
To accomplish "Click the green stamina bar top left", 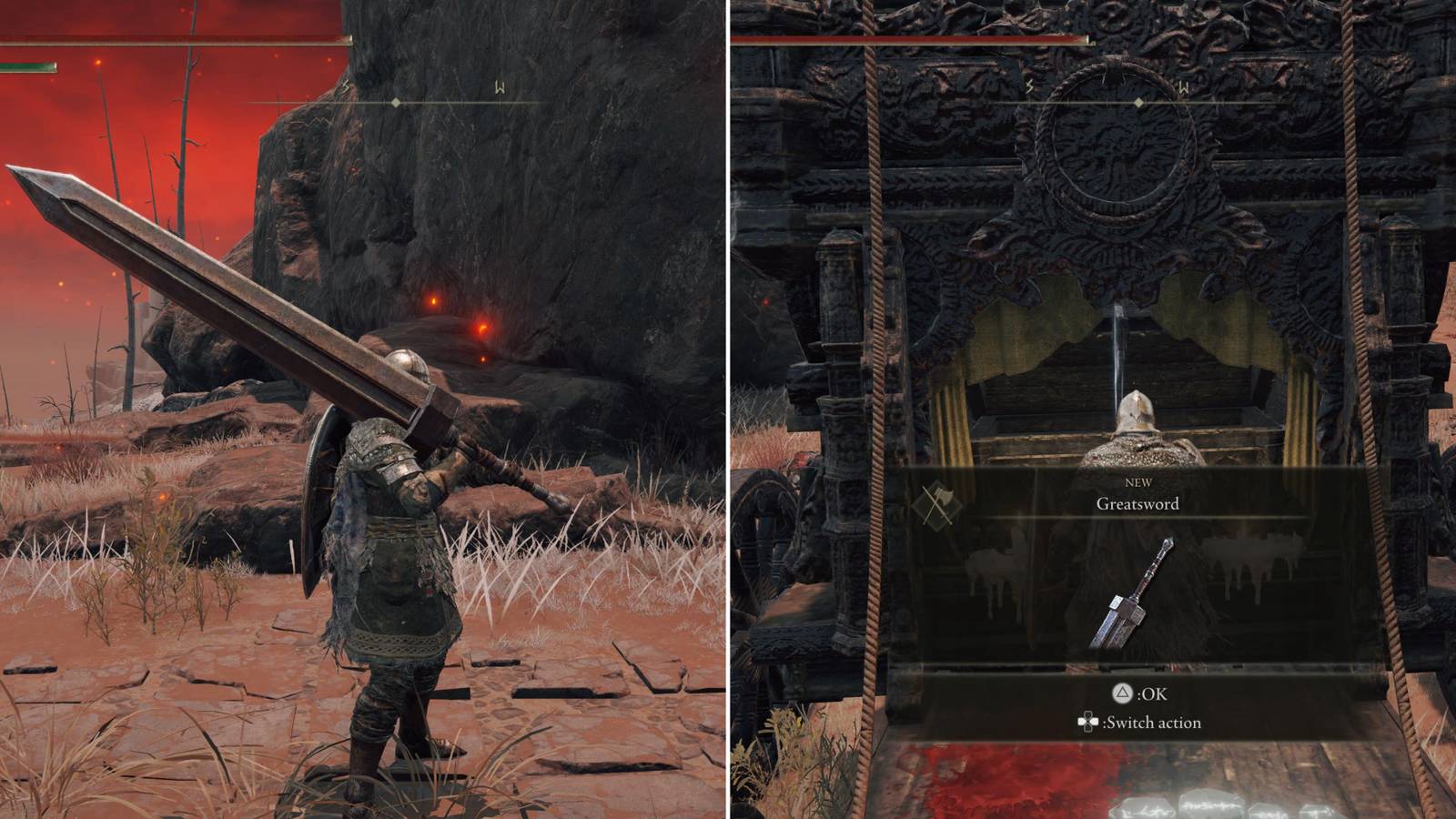I will [x=27, y=64].
